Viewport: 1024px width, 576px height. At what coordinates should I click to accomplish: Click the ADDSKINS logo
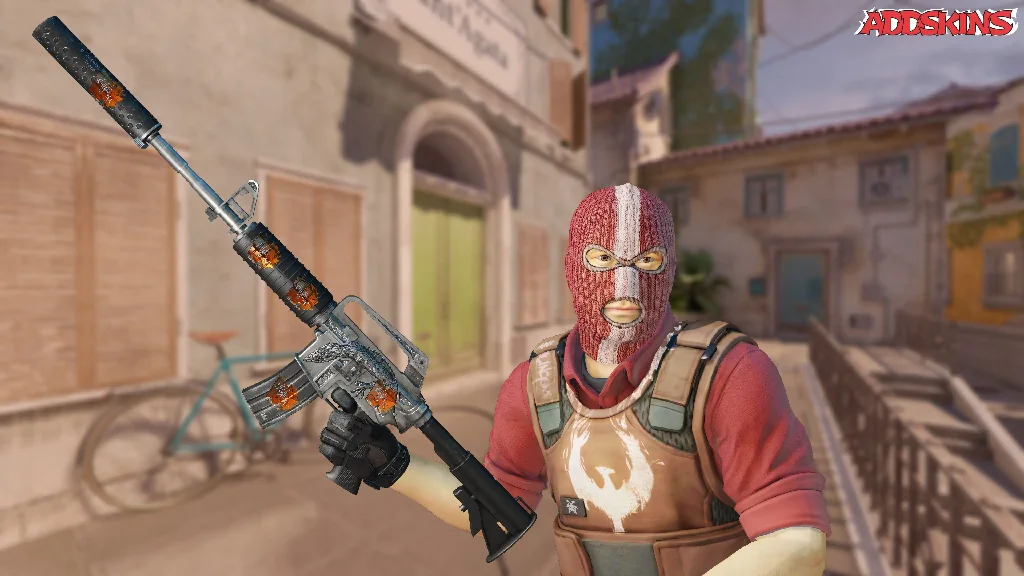[x=936, y=22]
